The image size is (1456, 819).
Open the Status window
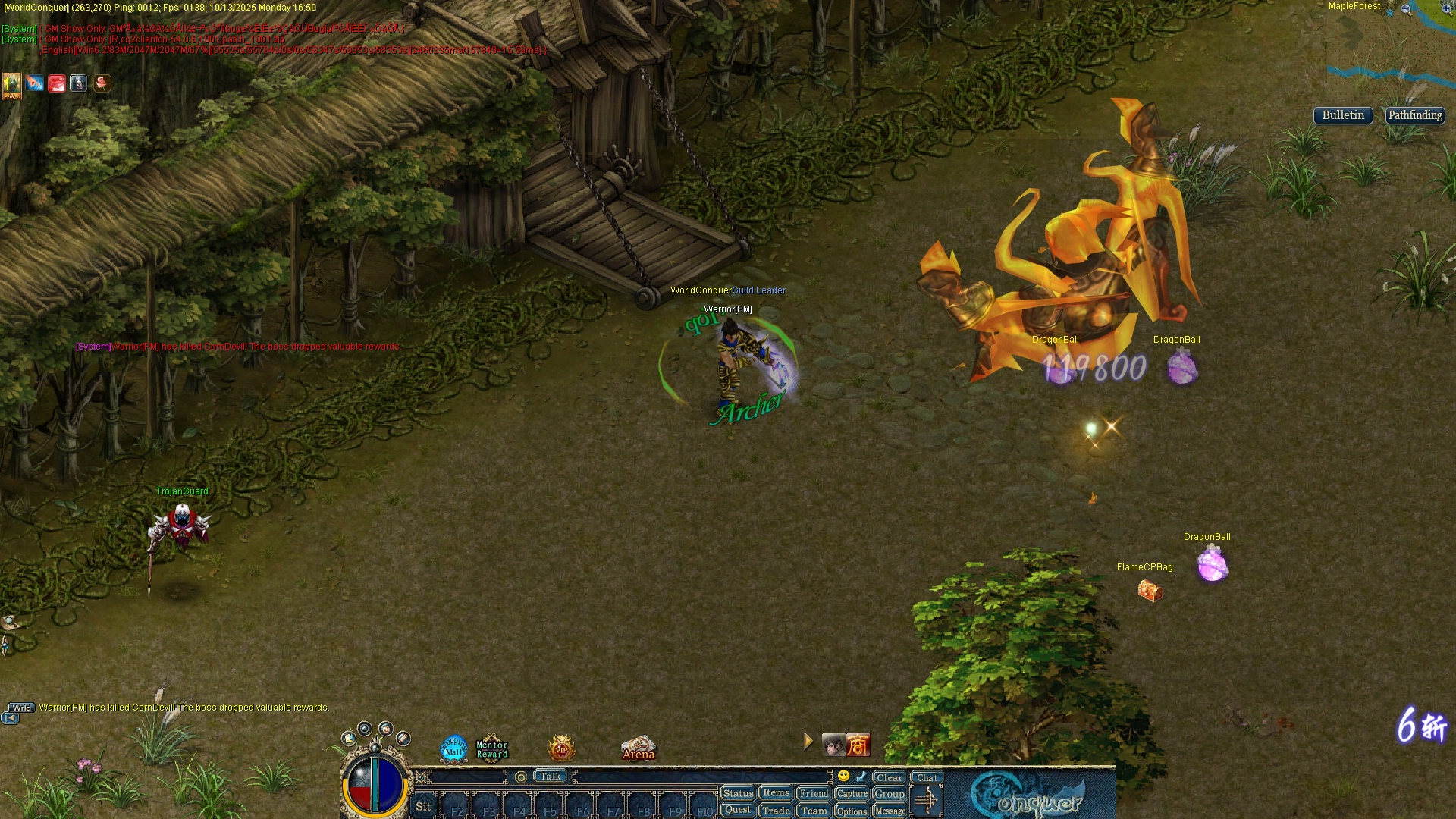coord(738,793)
